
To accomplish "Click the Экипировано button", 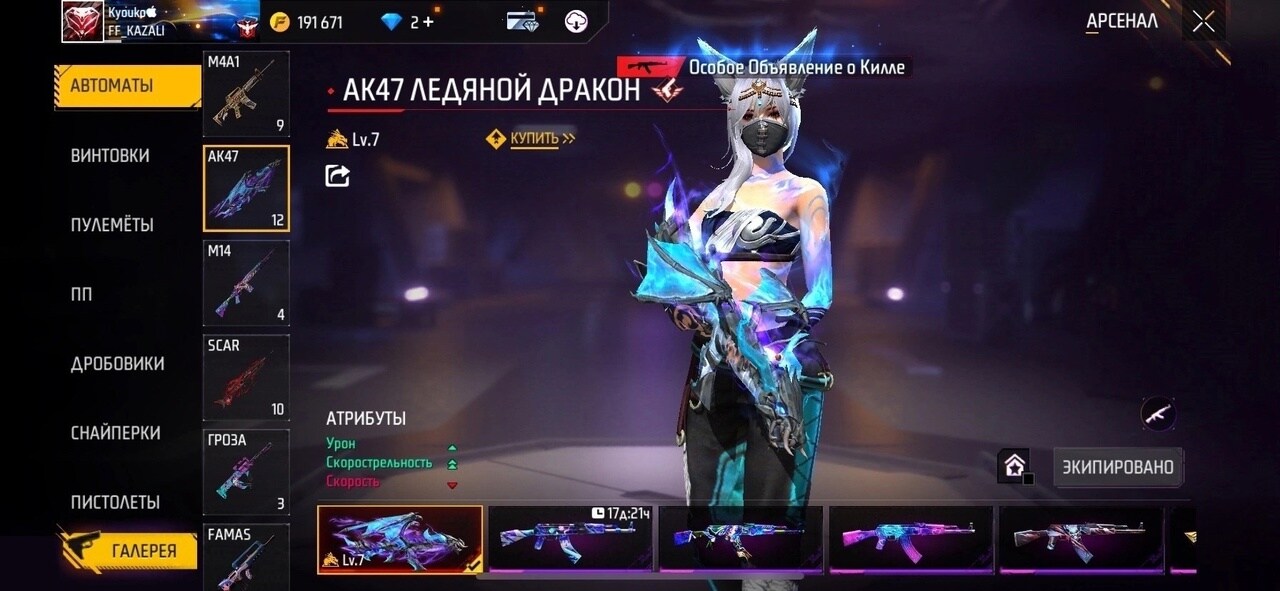I will (x=1118, y=467).
